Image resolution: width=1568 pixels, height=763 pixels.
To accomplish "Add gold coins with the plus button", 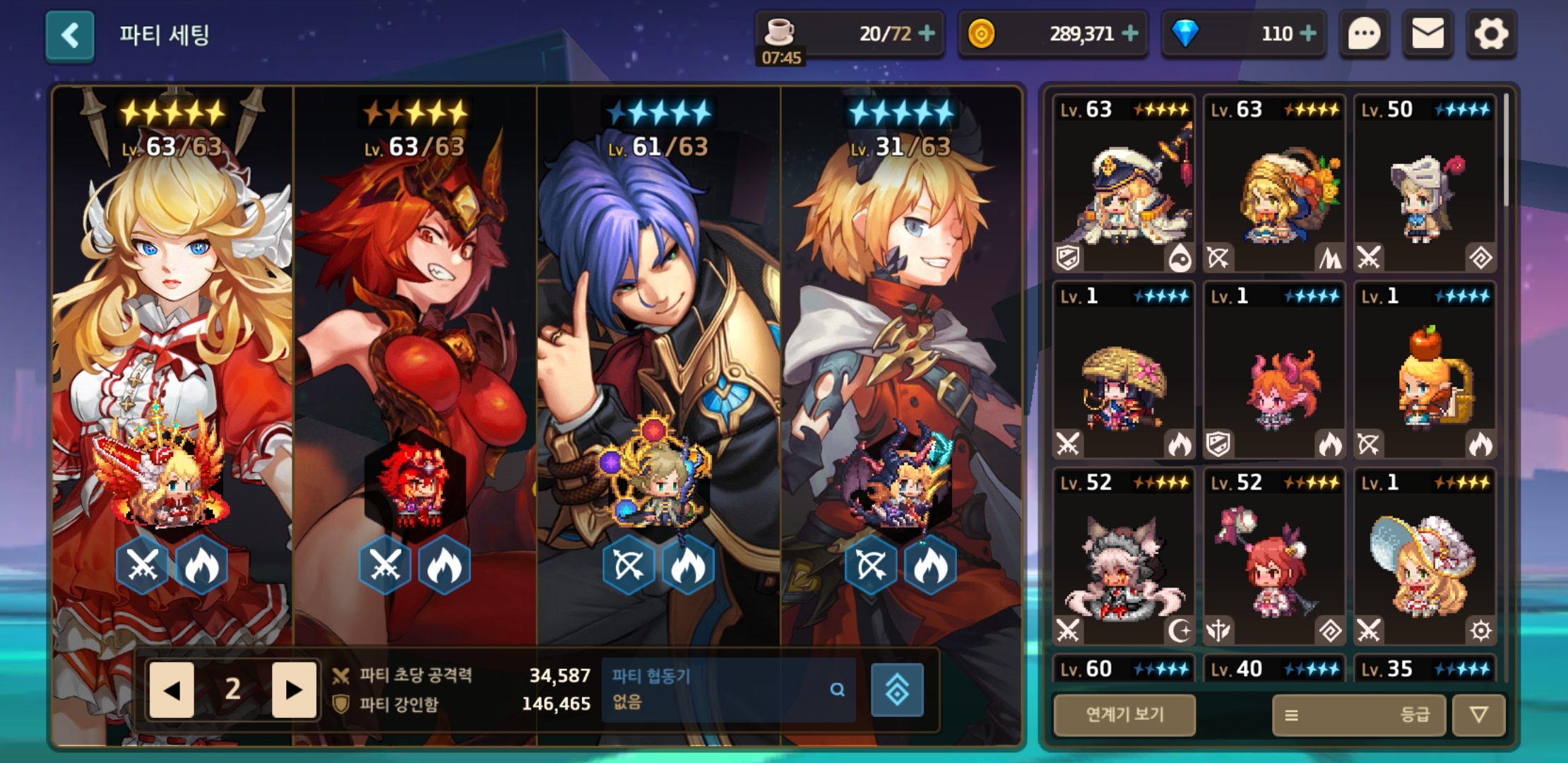I will pyautogui.click(x=1130, y=33).
